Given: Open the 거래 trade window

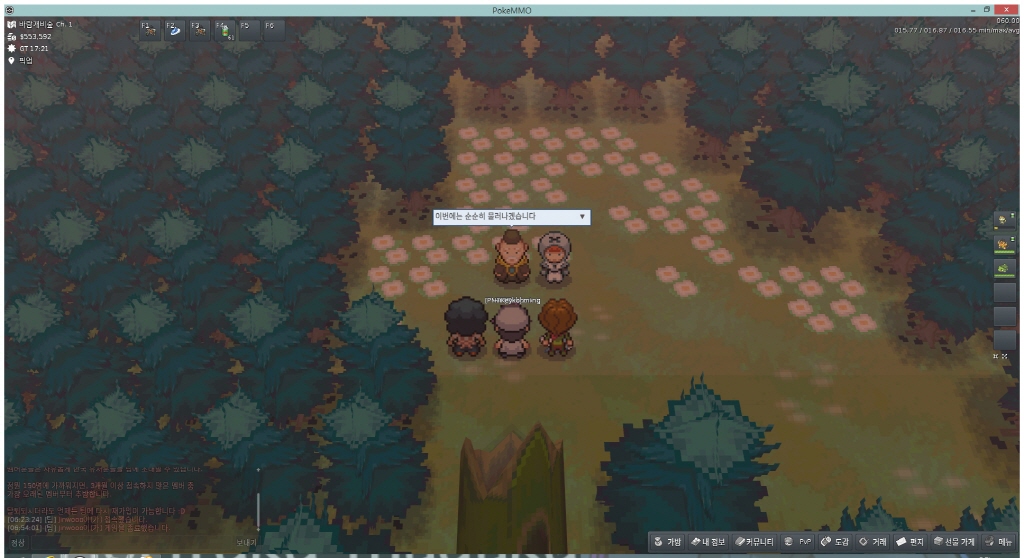Looking at the screenshot, I should coord(874,541).
